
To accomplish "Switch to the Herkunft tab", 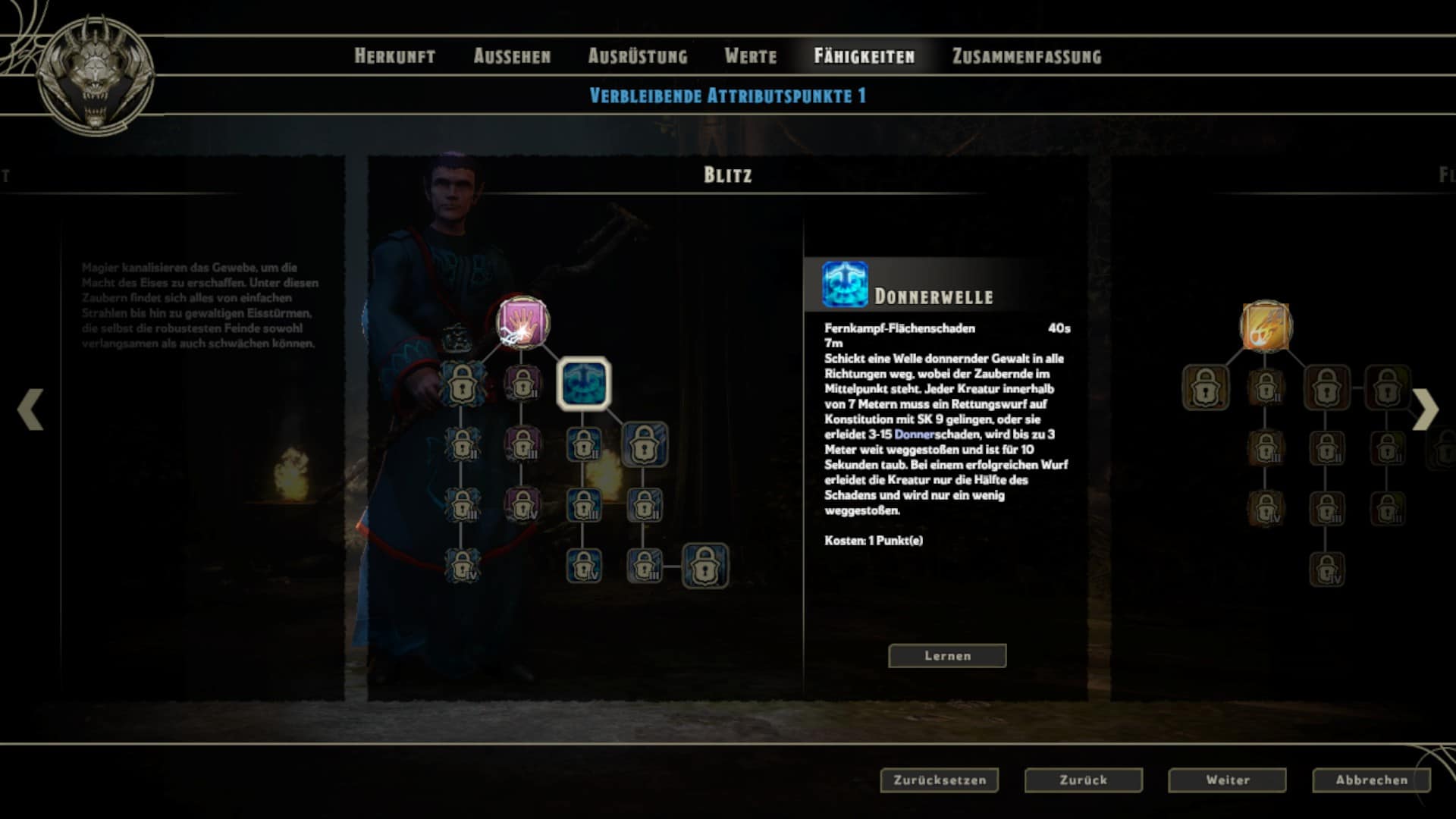I will point(394,56).
